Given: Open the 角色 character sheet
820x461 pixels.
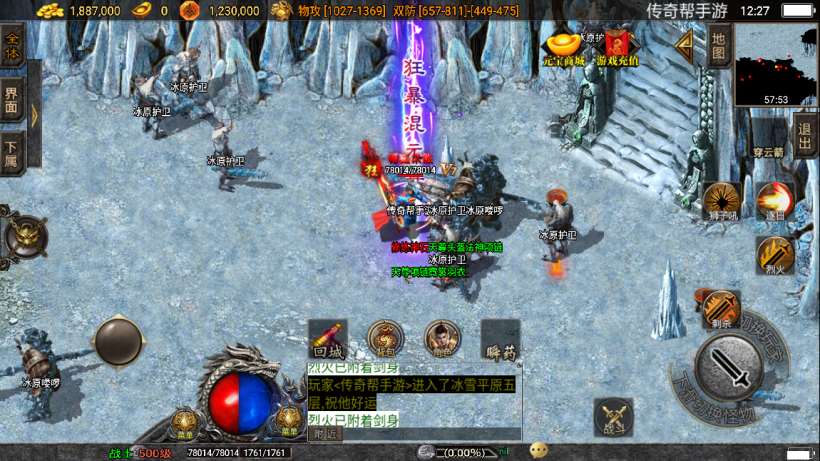Looking at the screenshot, I should coord(442,339).
